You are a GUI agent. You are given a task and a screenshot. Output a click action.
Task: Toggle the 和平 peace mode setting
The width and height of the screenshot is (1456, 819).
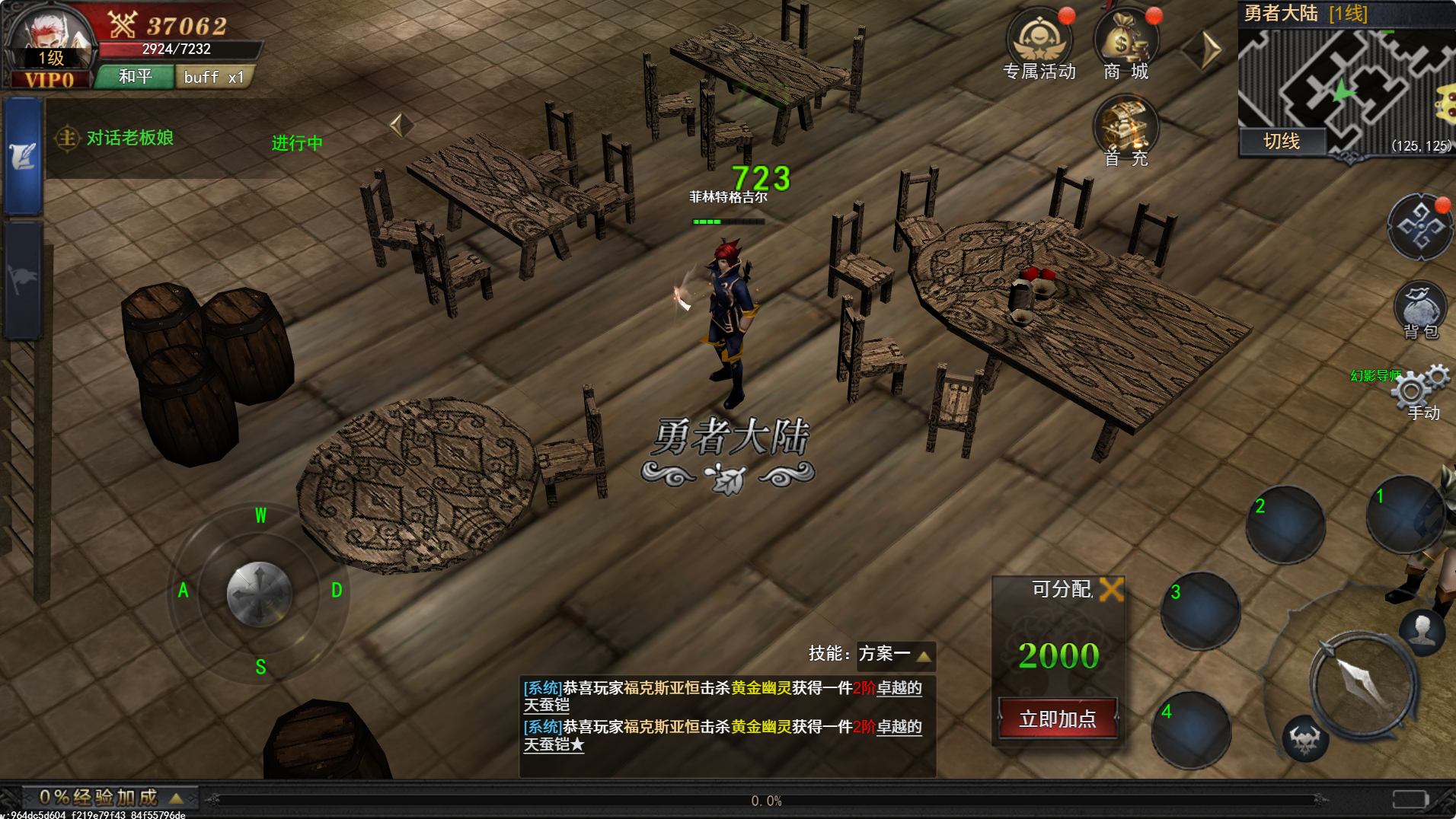[x=137, y=76]
